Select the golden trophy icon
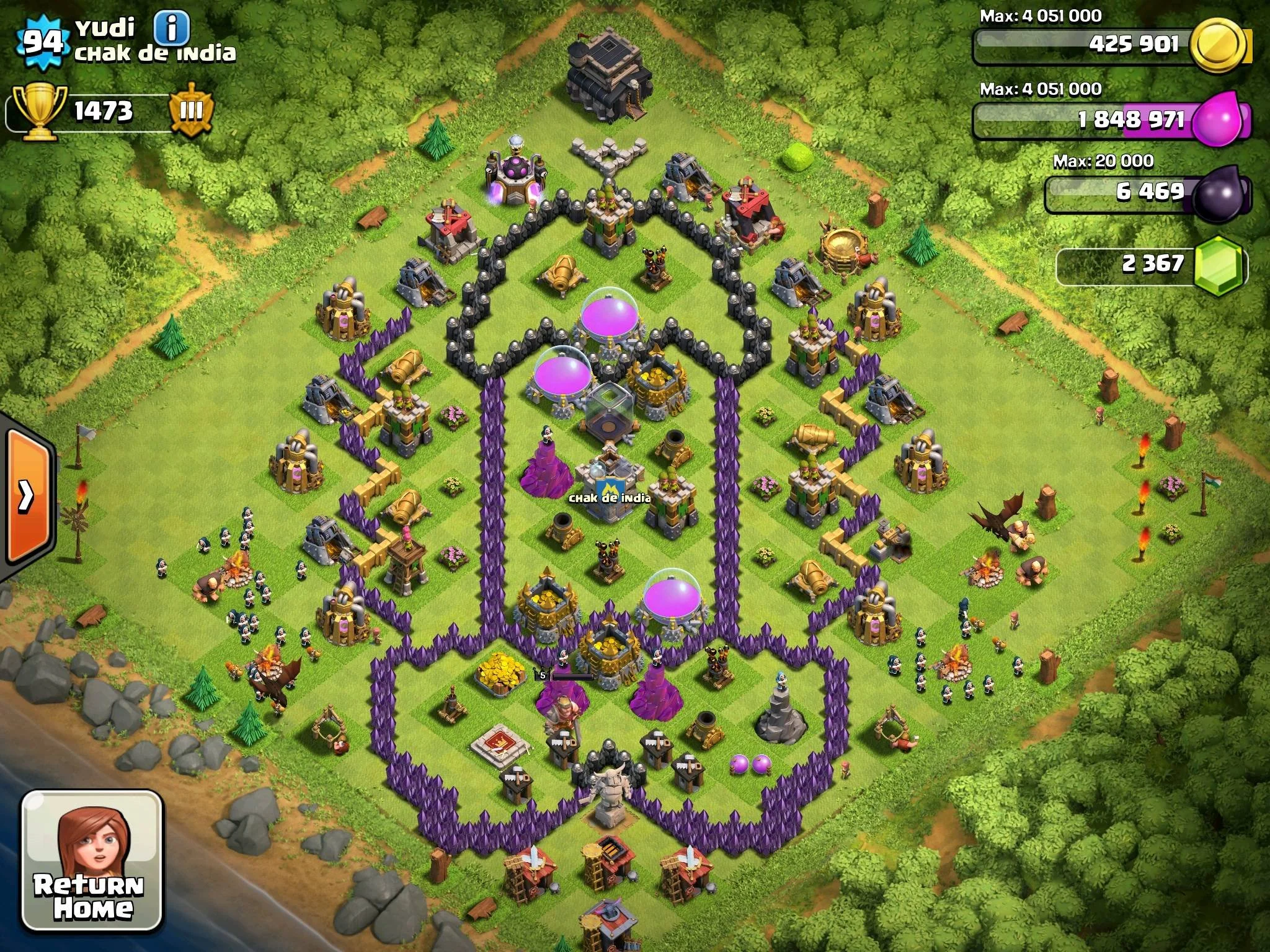The width and height of the screenshot is (1270, 952). pyautogui.click(x=38, y=112)
